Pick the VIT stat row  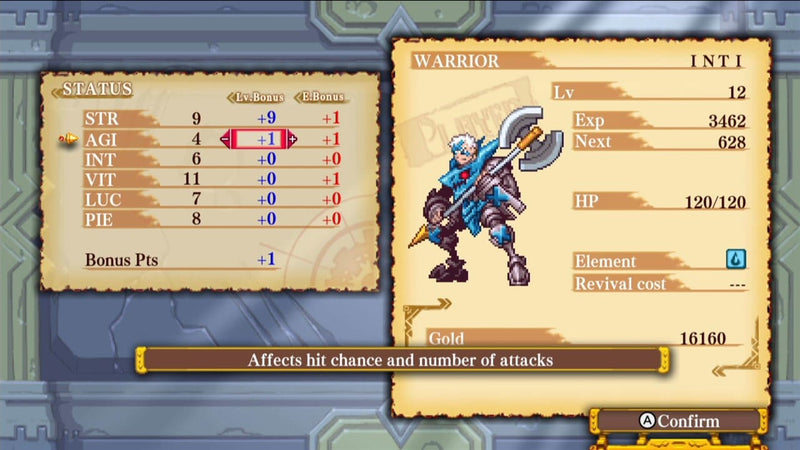100,179
